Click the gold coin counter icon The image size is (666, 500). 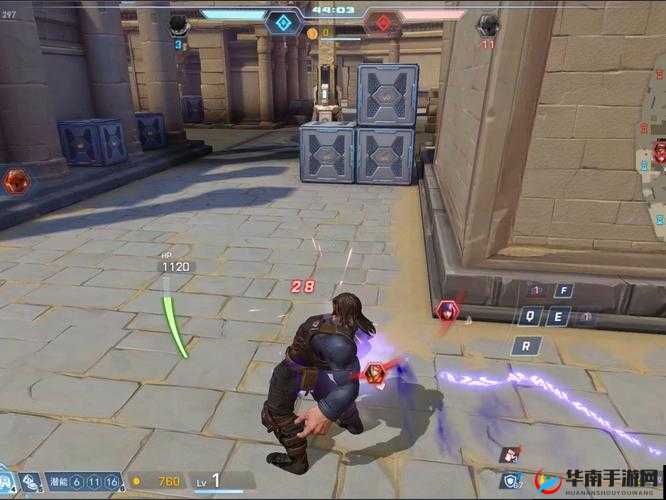(x=139, y=481)
